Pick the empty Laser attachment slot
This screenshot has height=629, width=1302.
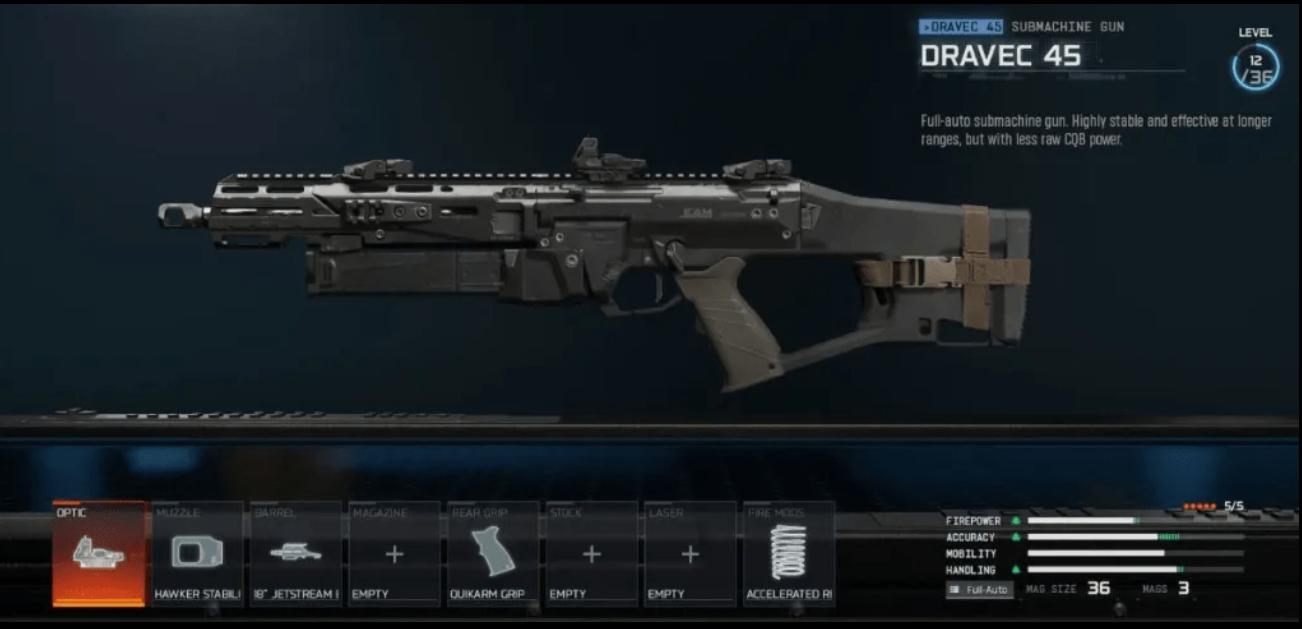point(690,554)
